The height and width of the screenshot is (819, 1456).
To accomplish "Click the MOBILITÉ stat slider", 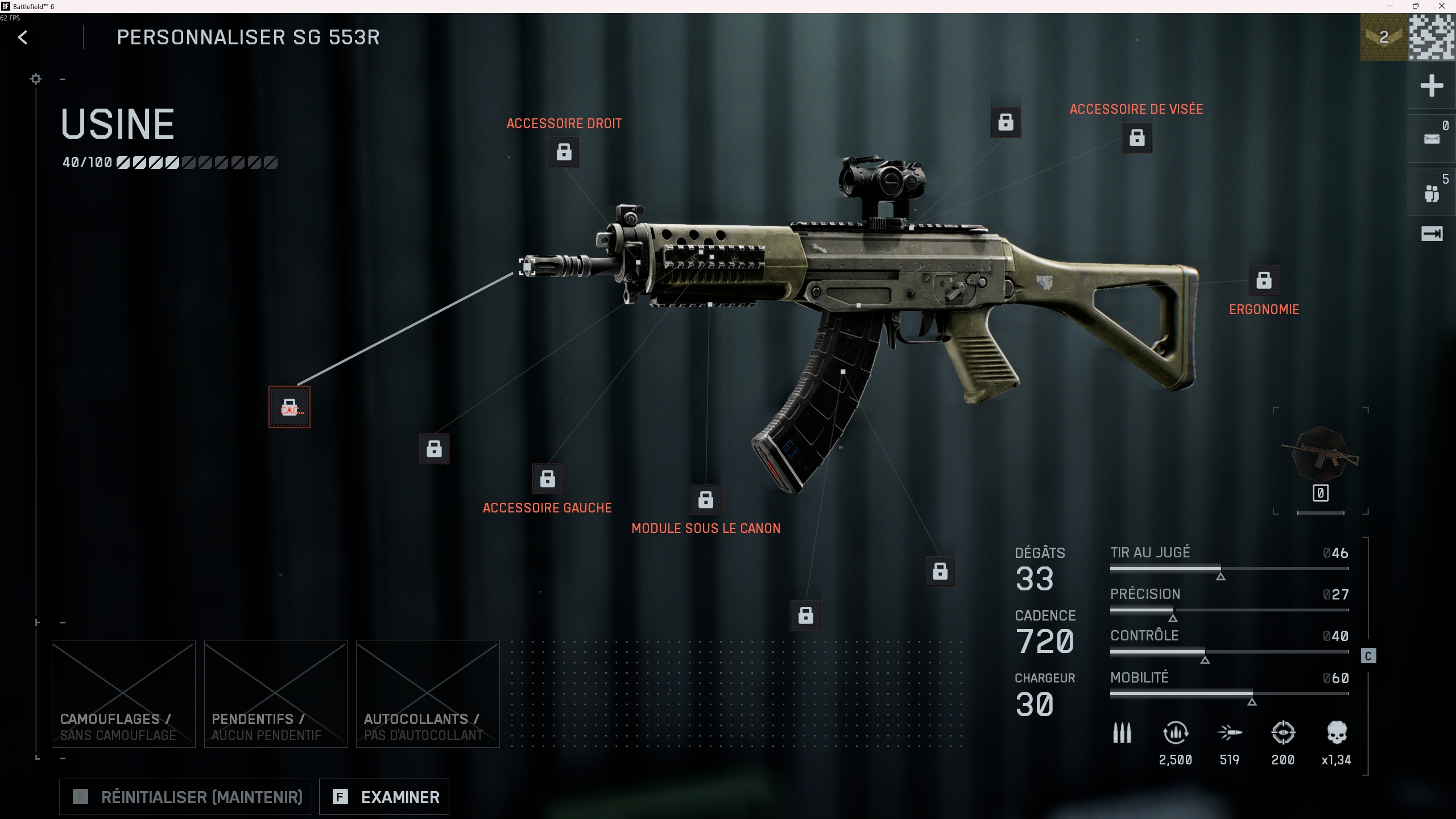I will (x=1228, y=693).
